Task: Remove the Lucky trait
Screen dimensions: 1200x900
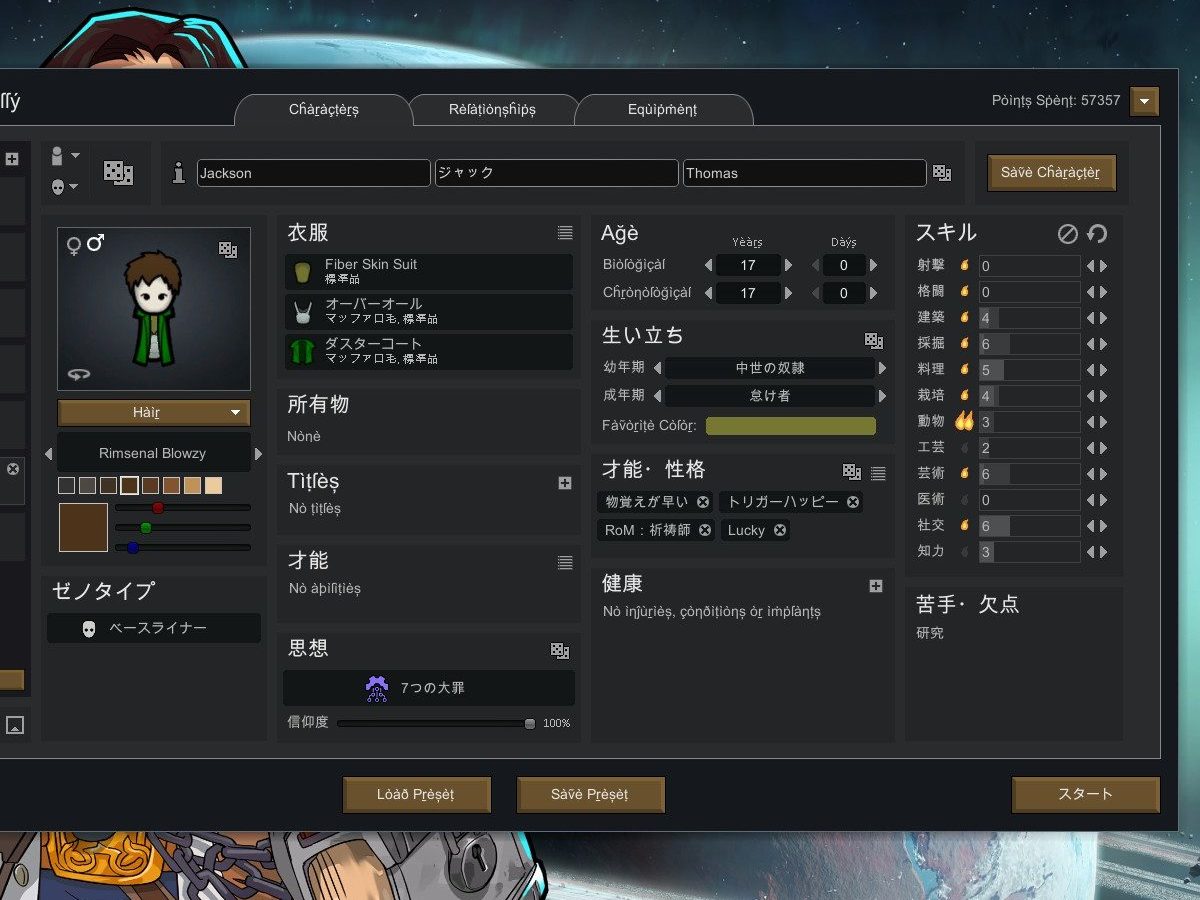Action: [780, 530]
